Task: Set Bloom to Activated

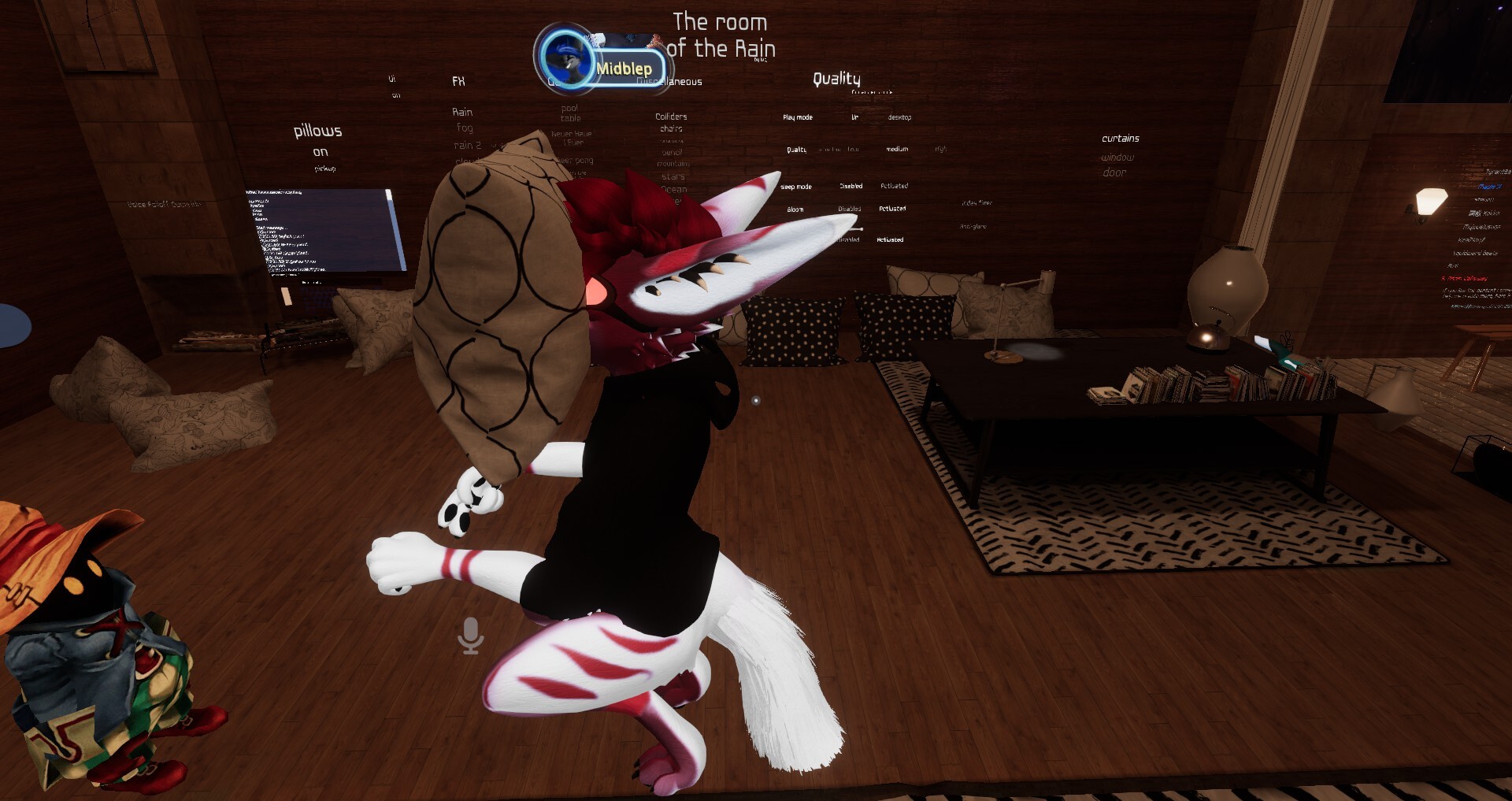Action: (x=892, y=209)
